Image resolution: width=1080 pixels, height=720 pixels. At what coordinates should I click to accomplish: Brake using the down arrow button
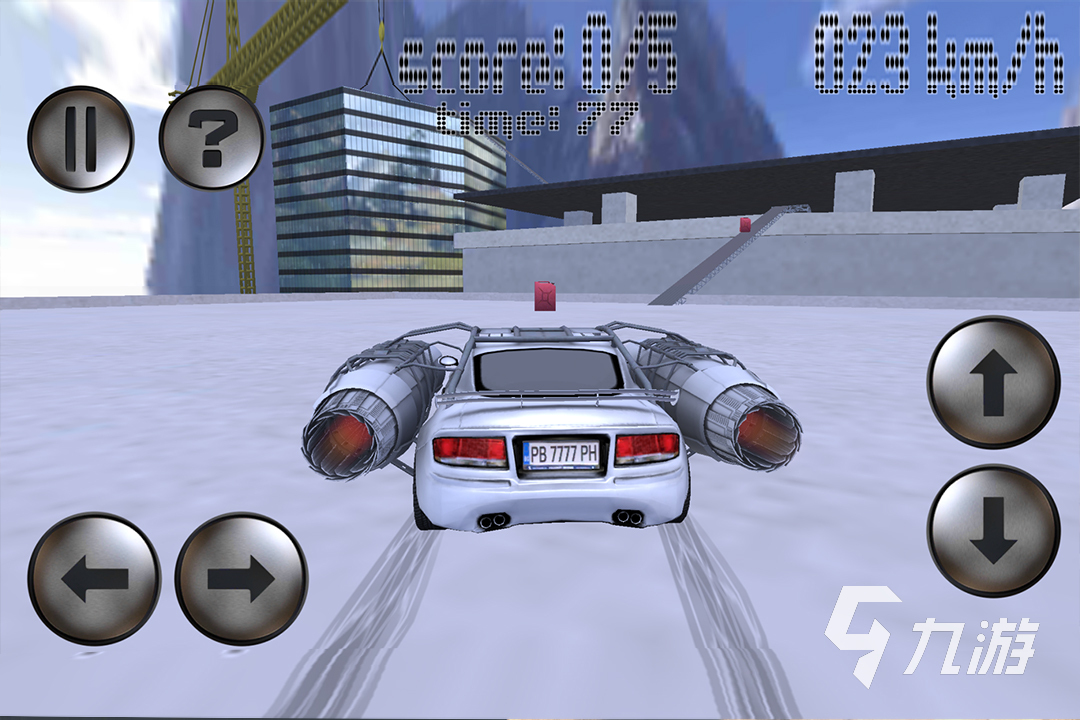993,531
